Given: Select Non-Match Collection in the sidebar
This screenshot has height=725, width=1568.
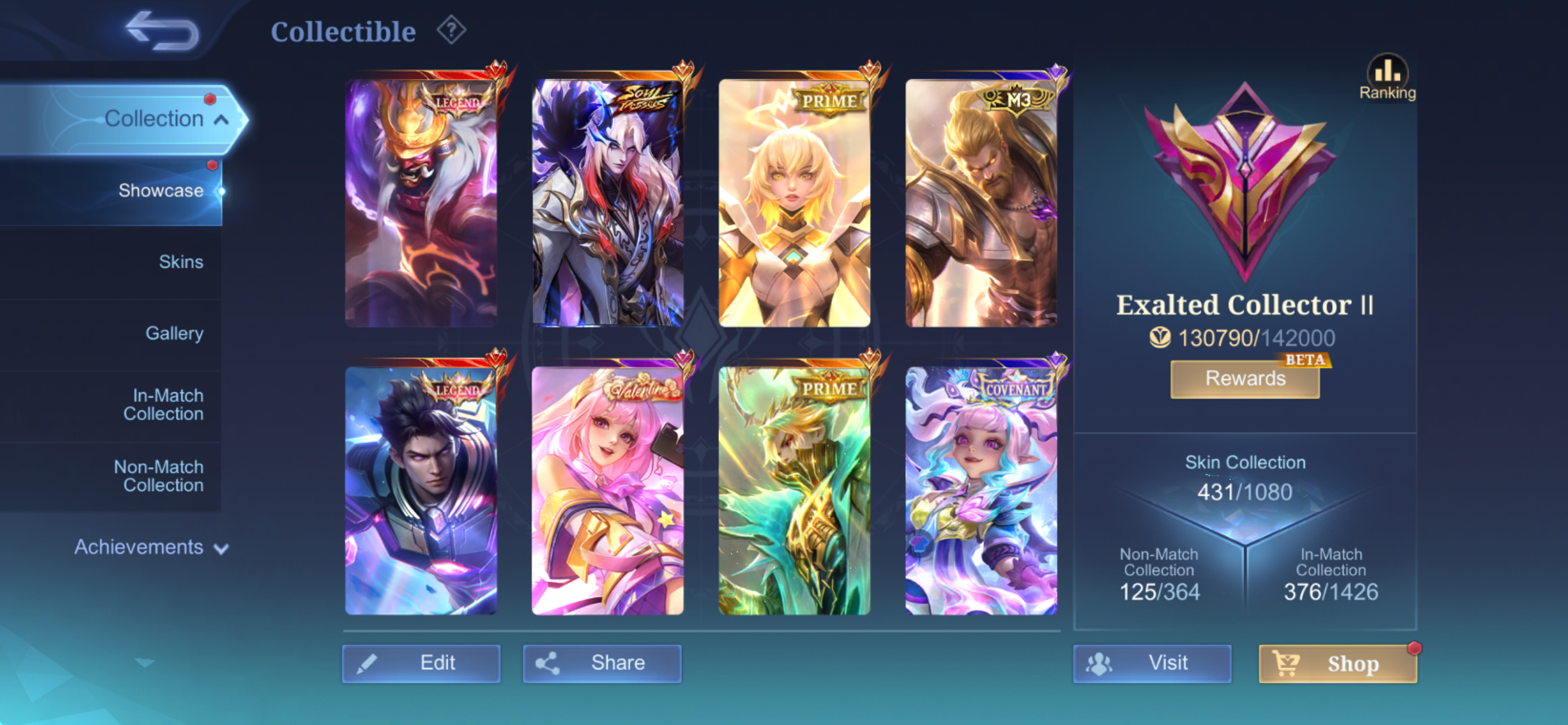Looking at the screenshot, I should 159,476.
